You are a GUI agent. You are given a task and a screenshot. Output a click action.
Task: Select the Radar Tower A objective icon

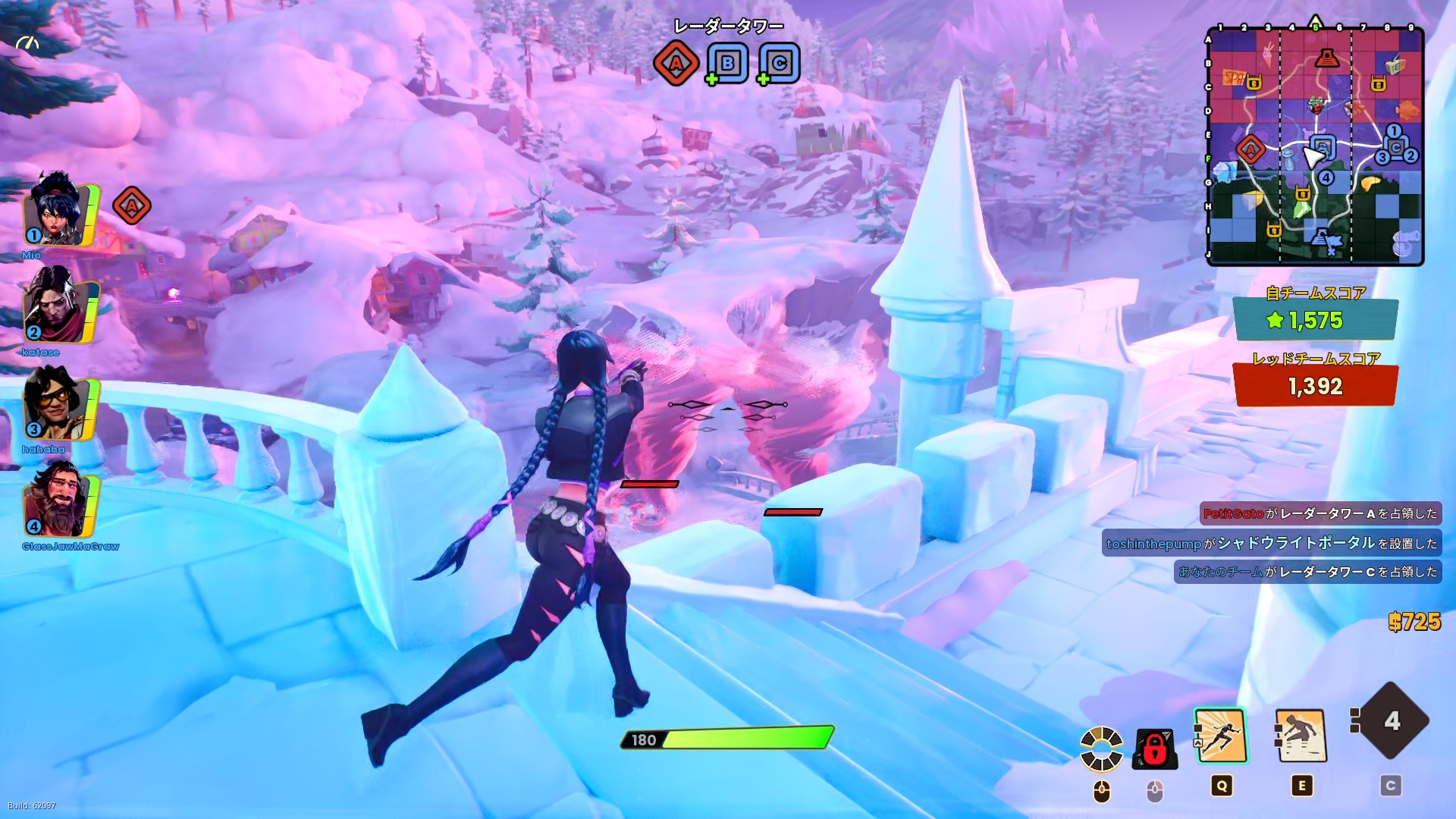pyautogui.click(x=676, y=63)
